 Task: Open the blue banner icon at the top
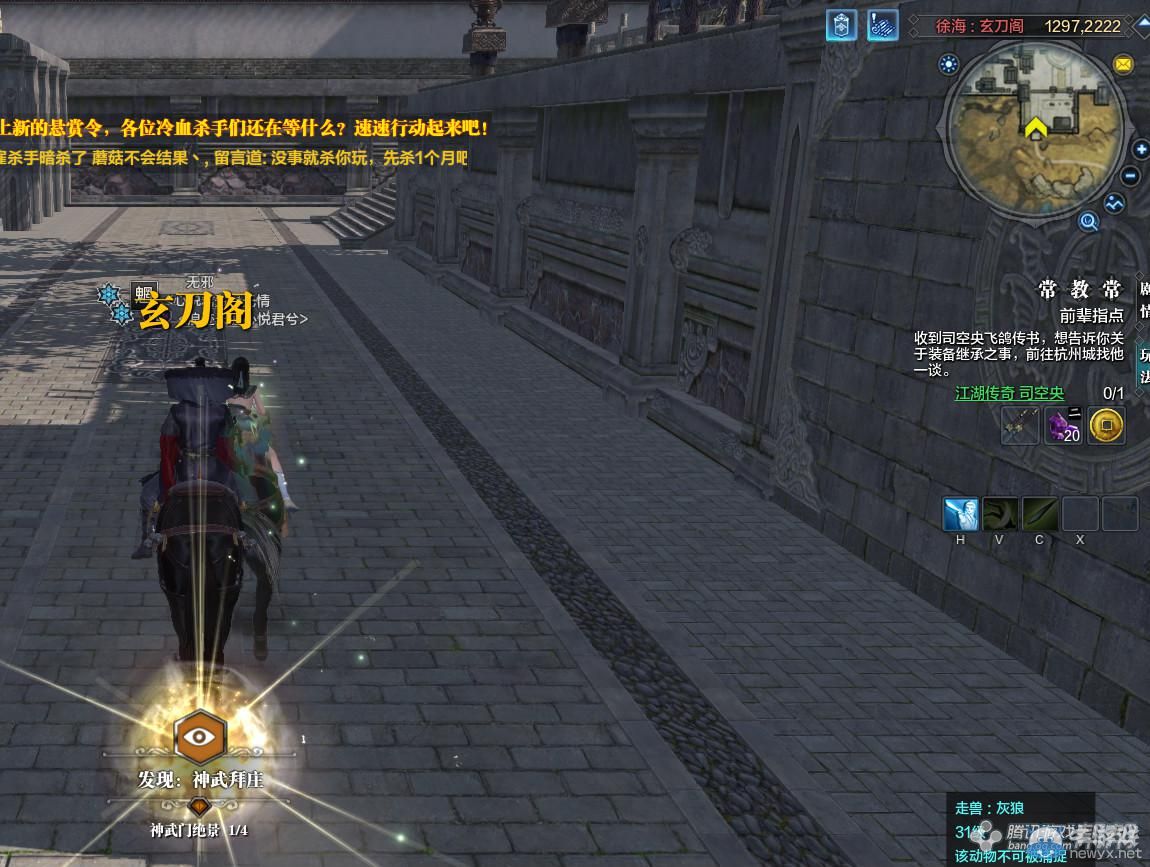(841, 26)
